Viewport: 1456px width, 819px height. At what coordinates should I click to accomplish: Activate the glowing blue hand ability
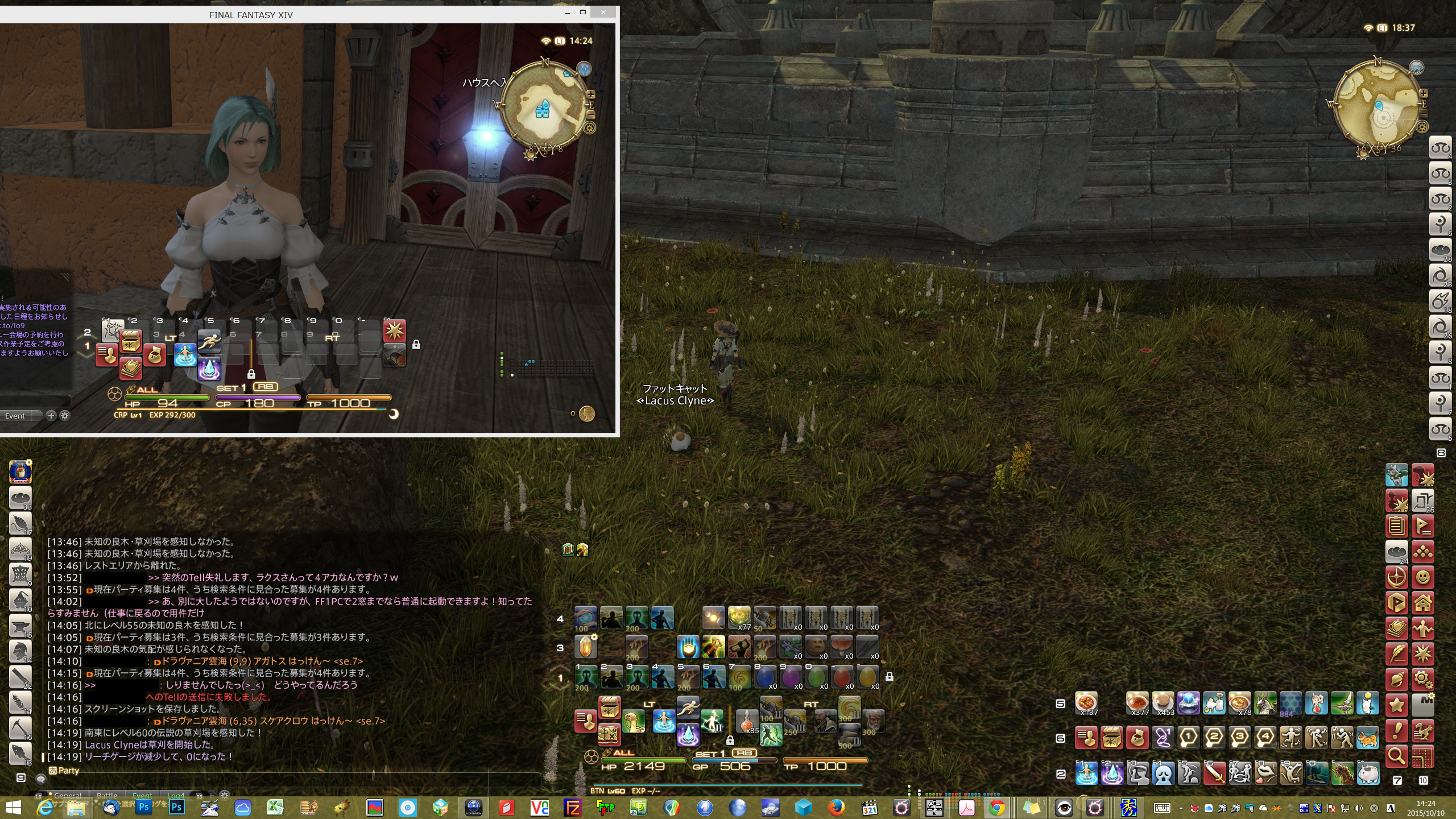(688, 647)
